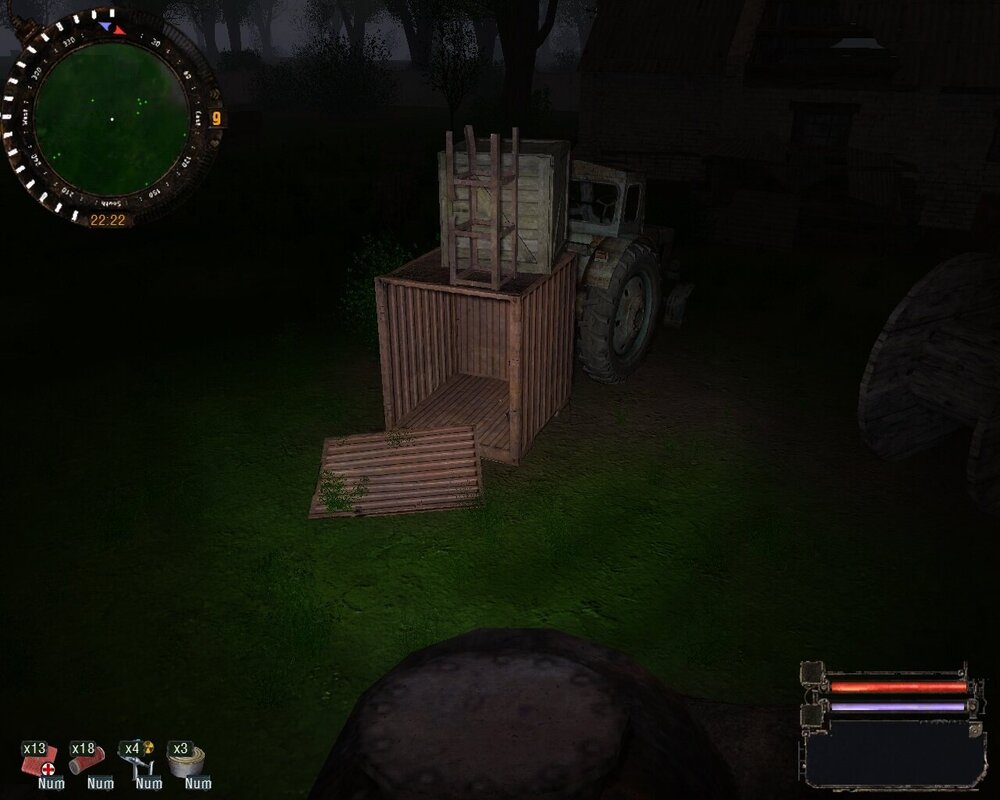Use the medkit quick slot
1000x800 pixels.
click(x=42, y=762)
